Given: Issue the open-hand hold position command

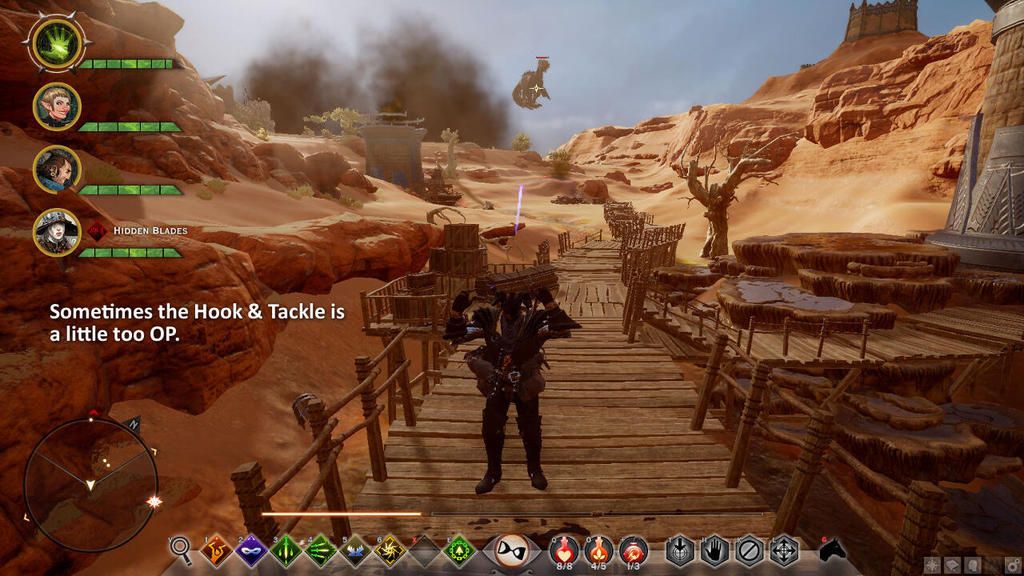Looking at the screenshot, I should point(714,551).
